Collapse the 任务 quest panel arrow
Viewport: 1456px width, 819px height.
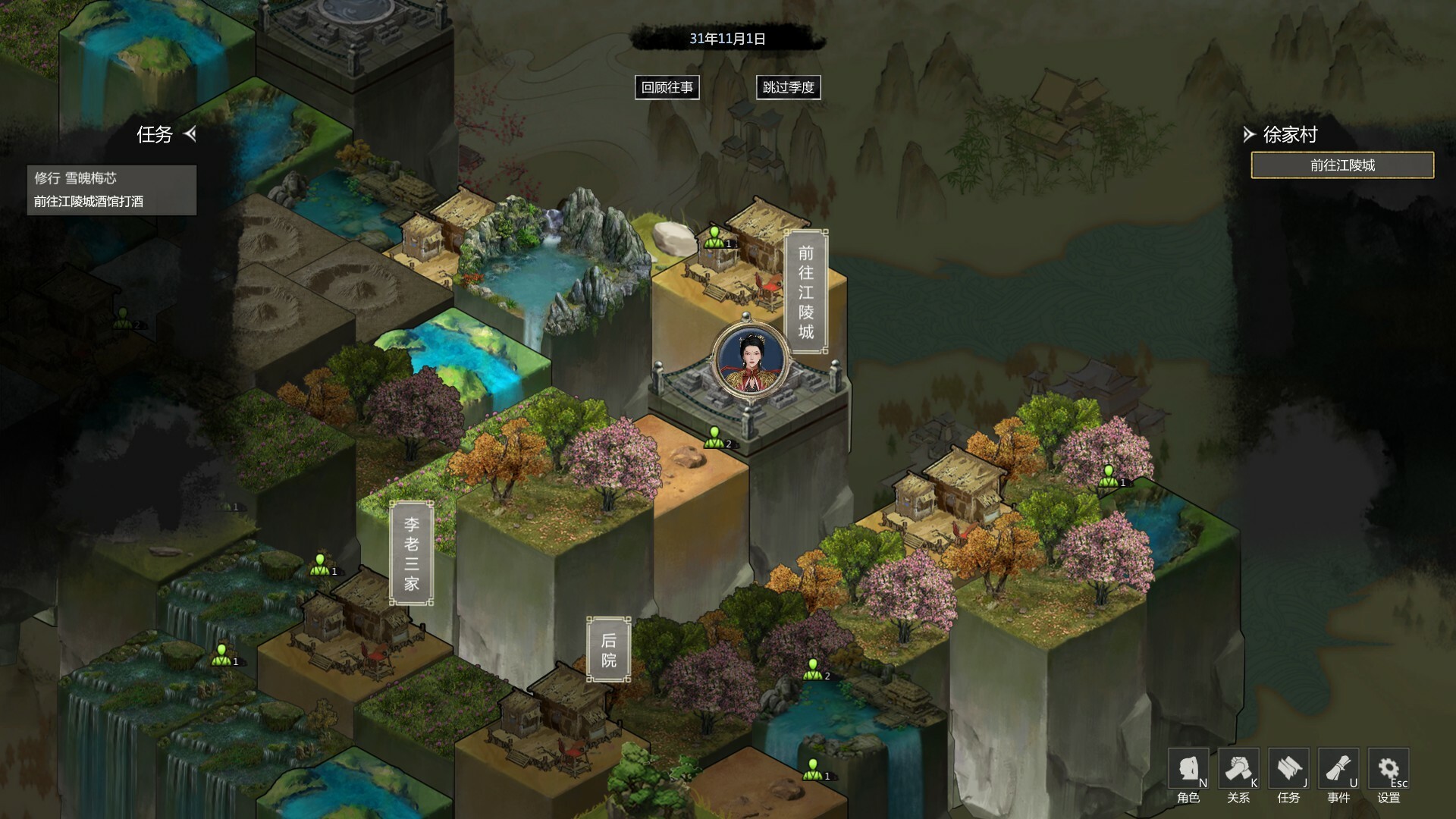pos(190,134)
